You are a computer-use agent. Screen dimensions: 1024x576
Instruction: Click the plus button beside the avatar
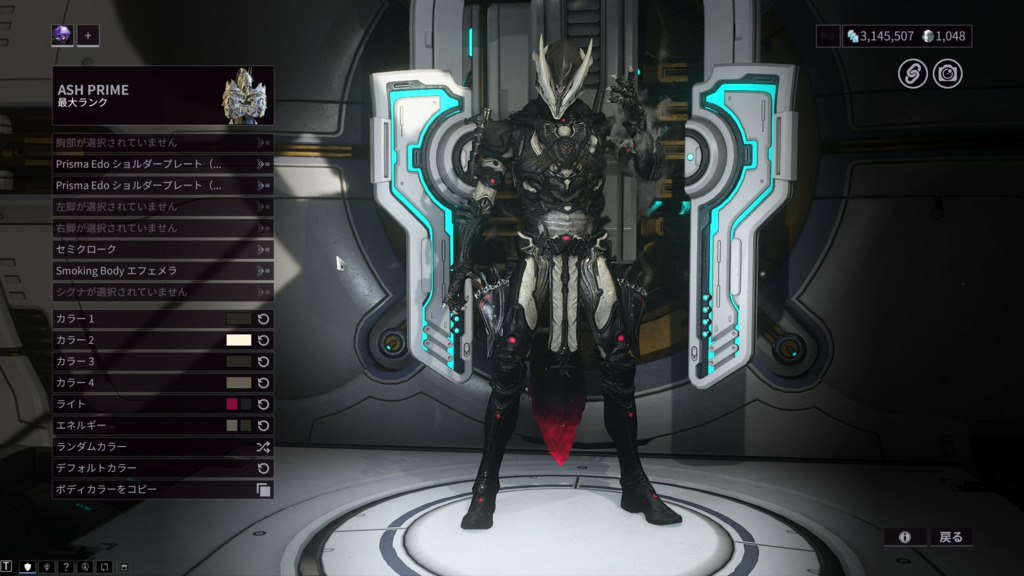coord(88,36)
